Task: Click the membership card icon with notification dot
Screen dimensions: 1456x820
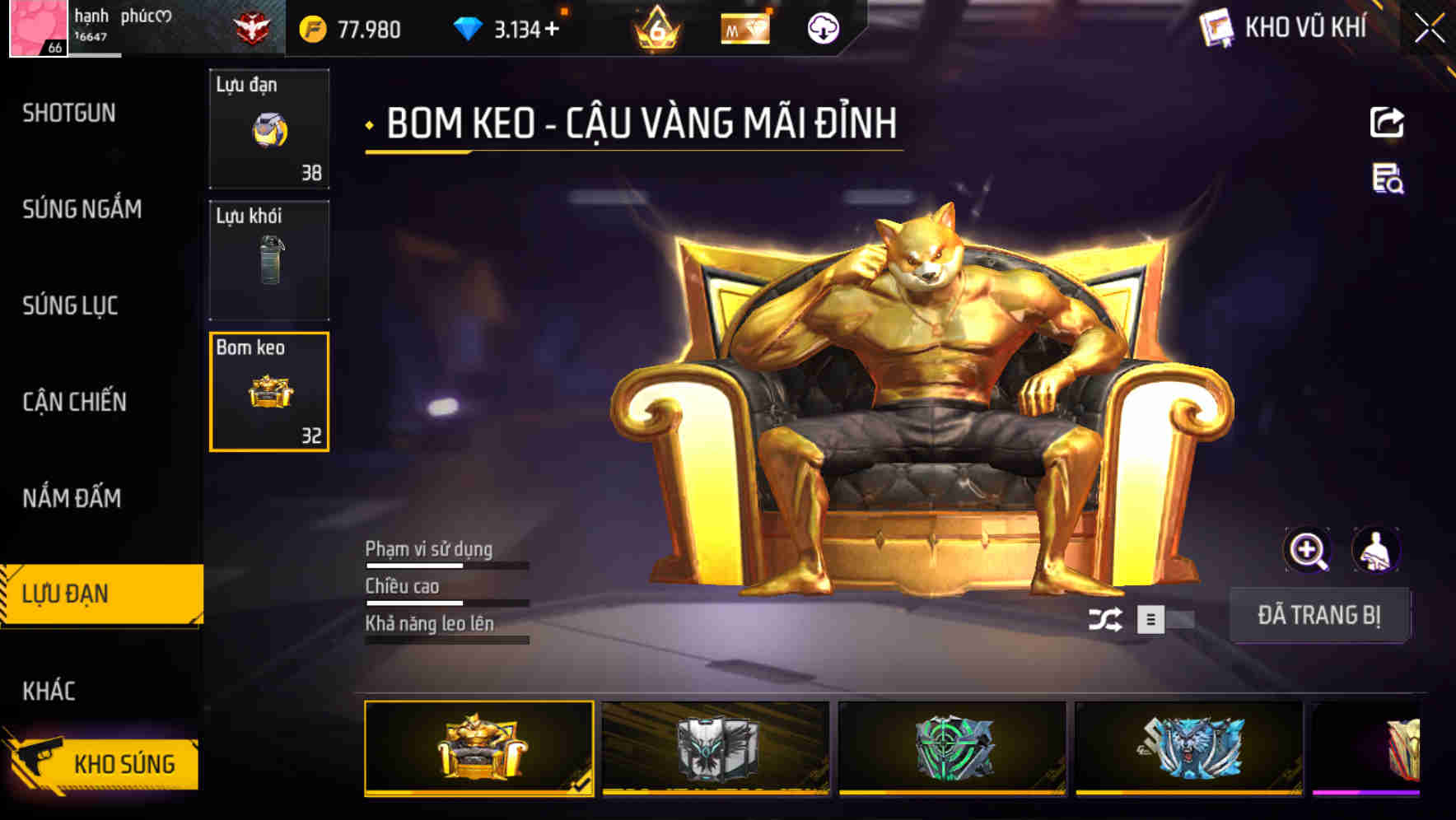Action: pos(747,28)
